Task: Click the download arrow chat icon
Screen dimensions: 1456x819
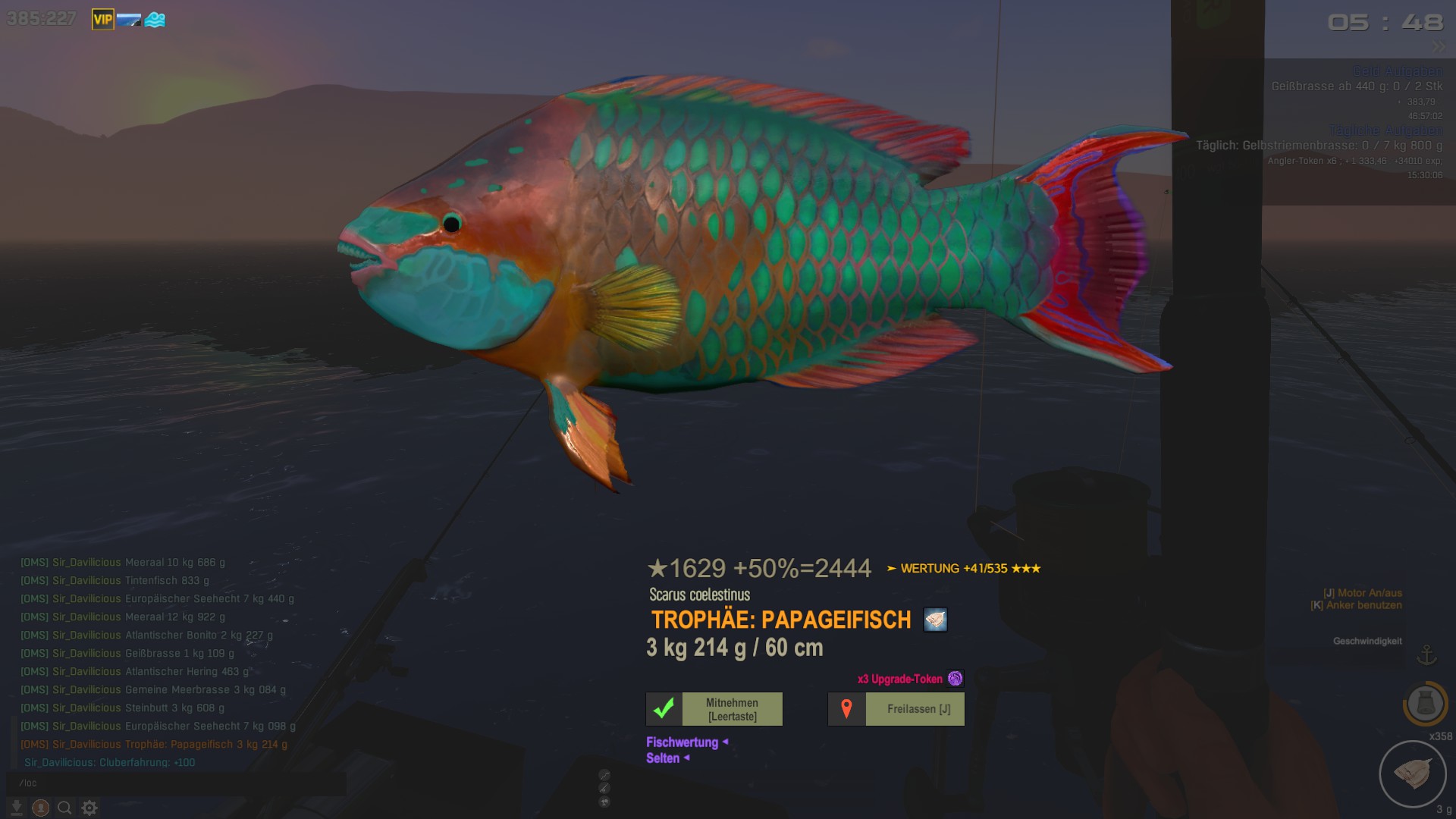Action: click(16, 808)
